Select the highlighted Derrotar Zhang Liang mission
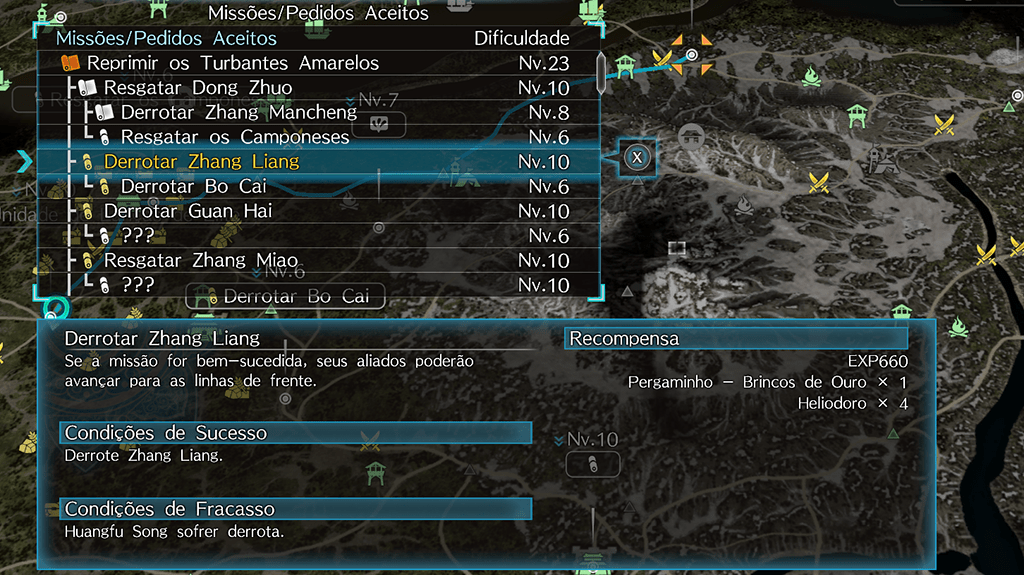Image resolution: width=1024 pixels, height=575 pixels. coord(201,161)
